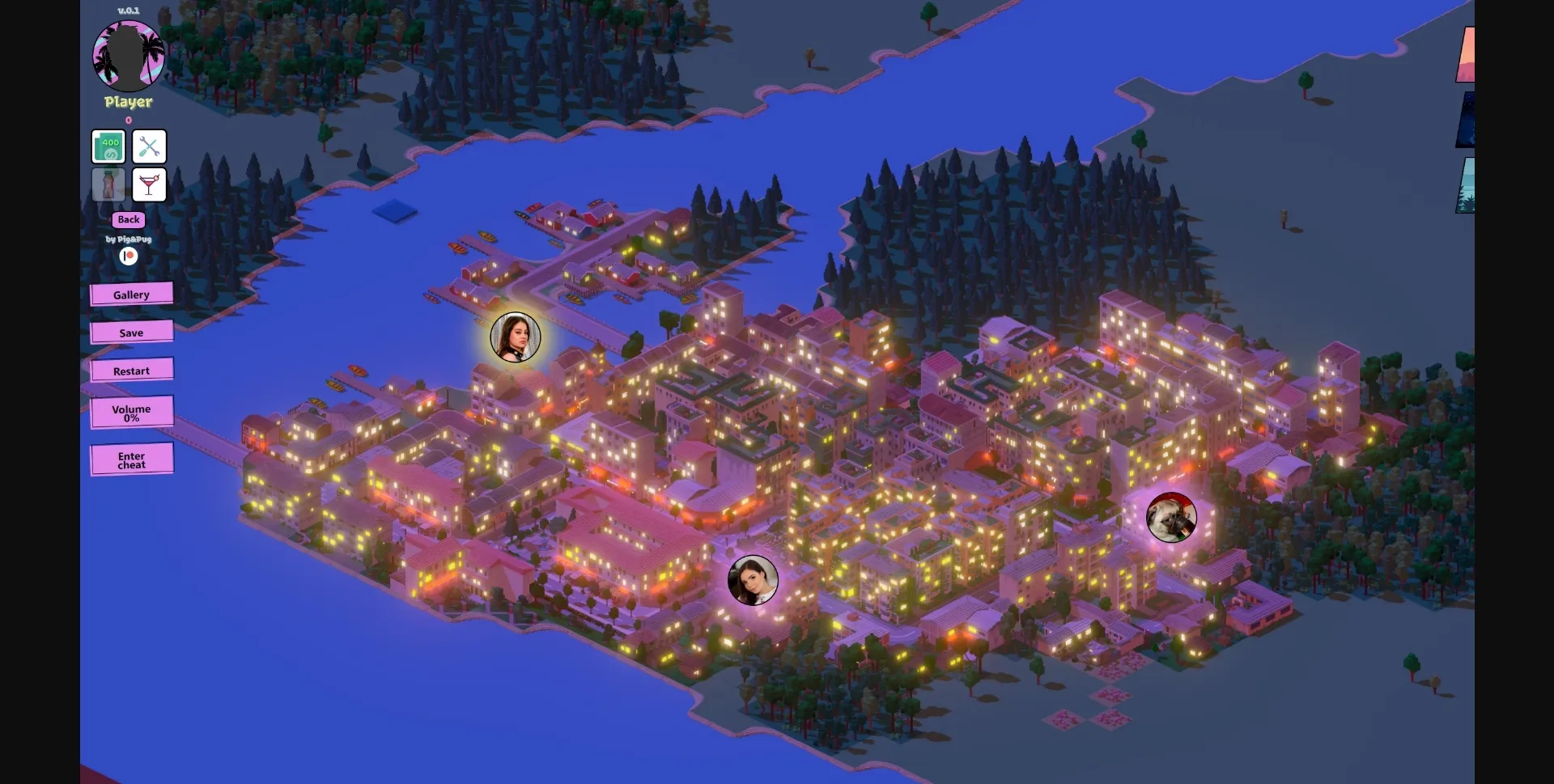Click the faded bottle item slot
The image size is (1554, 784).
click(x=108, y=185)
